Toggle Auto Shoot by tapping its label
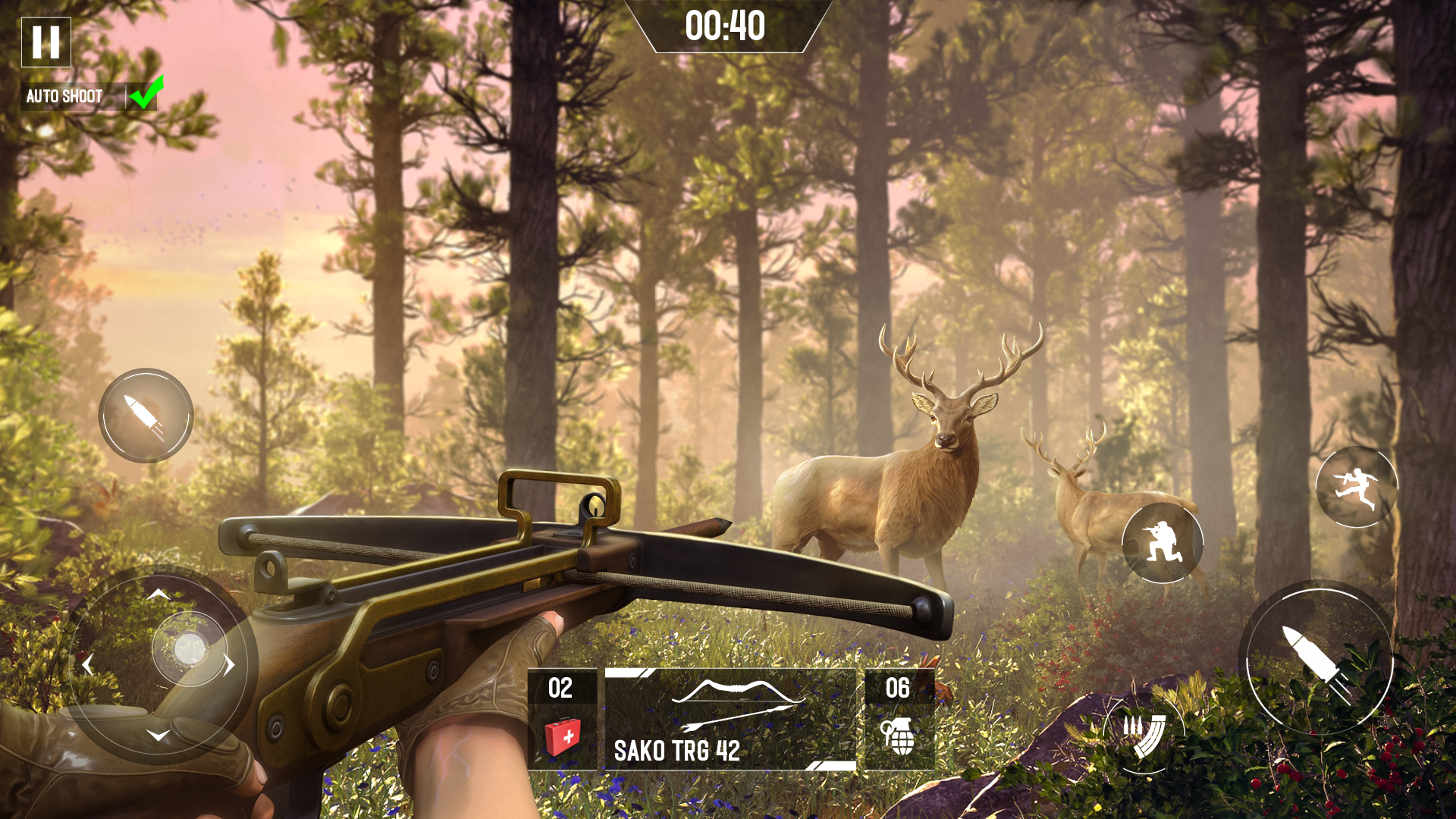This screenshot has width=1456, height=819. coord(64,96)
